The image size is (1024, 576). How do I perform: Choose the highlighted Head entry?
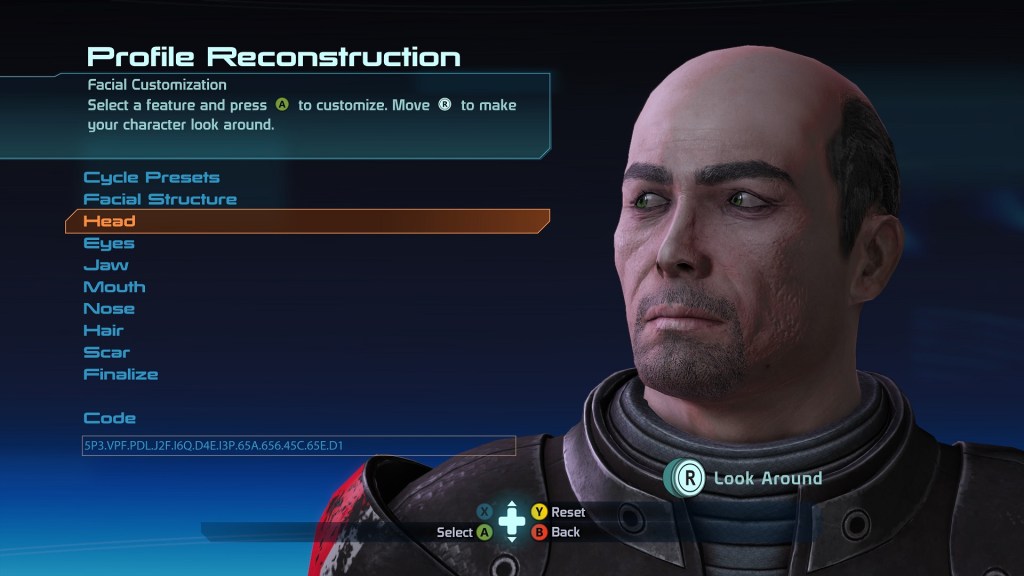click(x=110, y=221)
